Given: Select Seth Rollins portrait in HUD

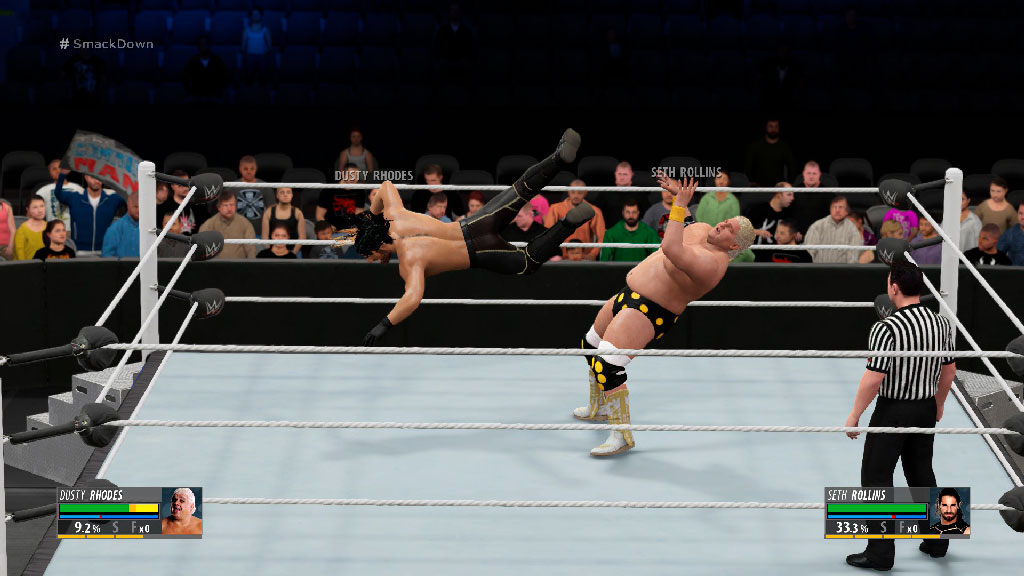Looking at the screenshot, I should [949, 512].
